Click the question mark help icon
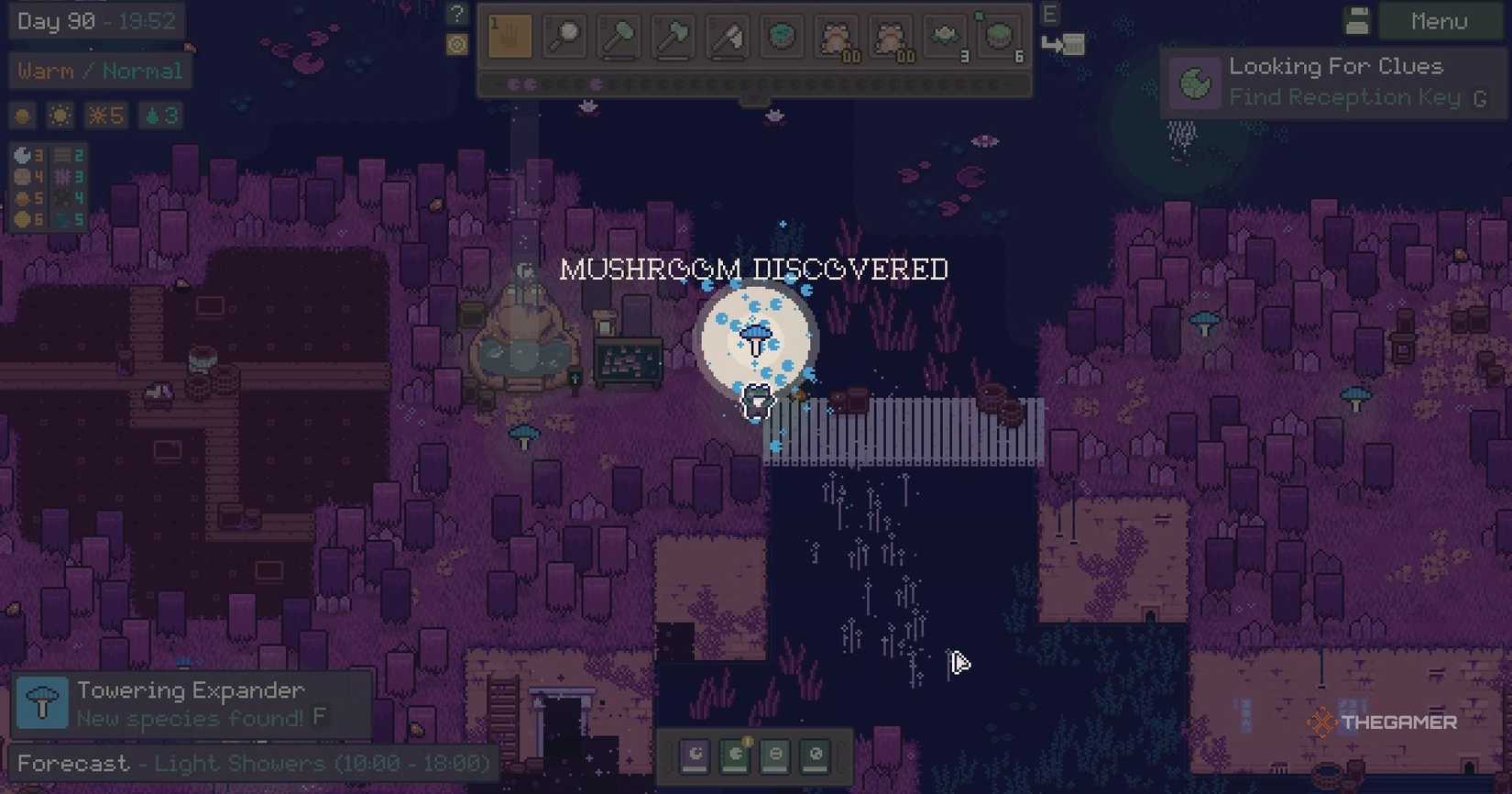 click(x=455, y=13)
